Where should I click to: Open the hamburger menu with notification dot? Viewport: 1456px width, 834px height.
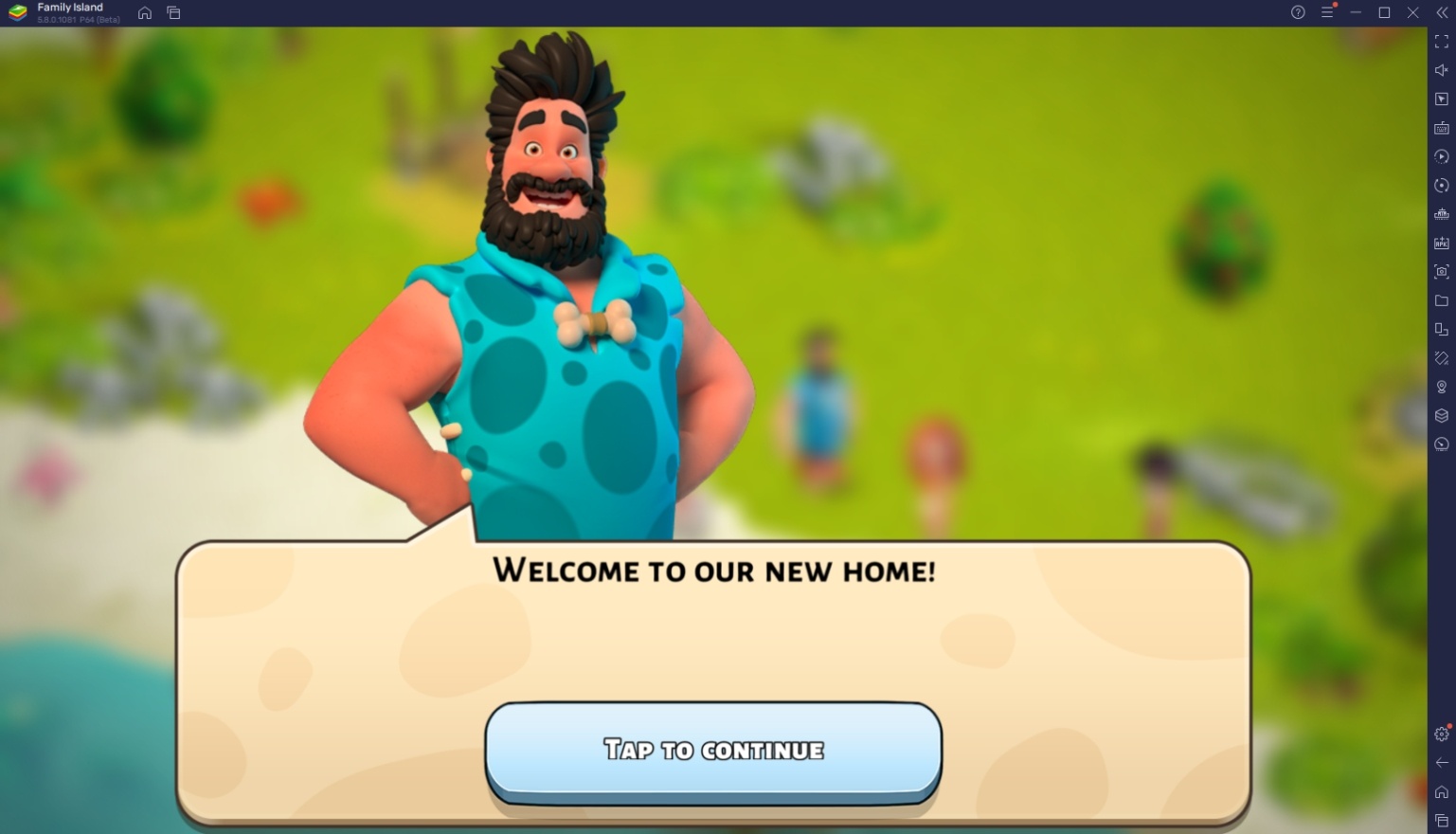[1325, 12]
